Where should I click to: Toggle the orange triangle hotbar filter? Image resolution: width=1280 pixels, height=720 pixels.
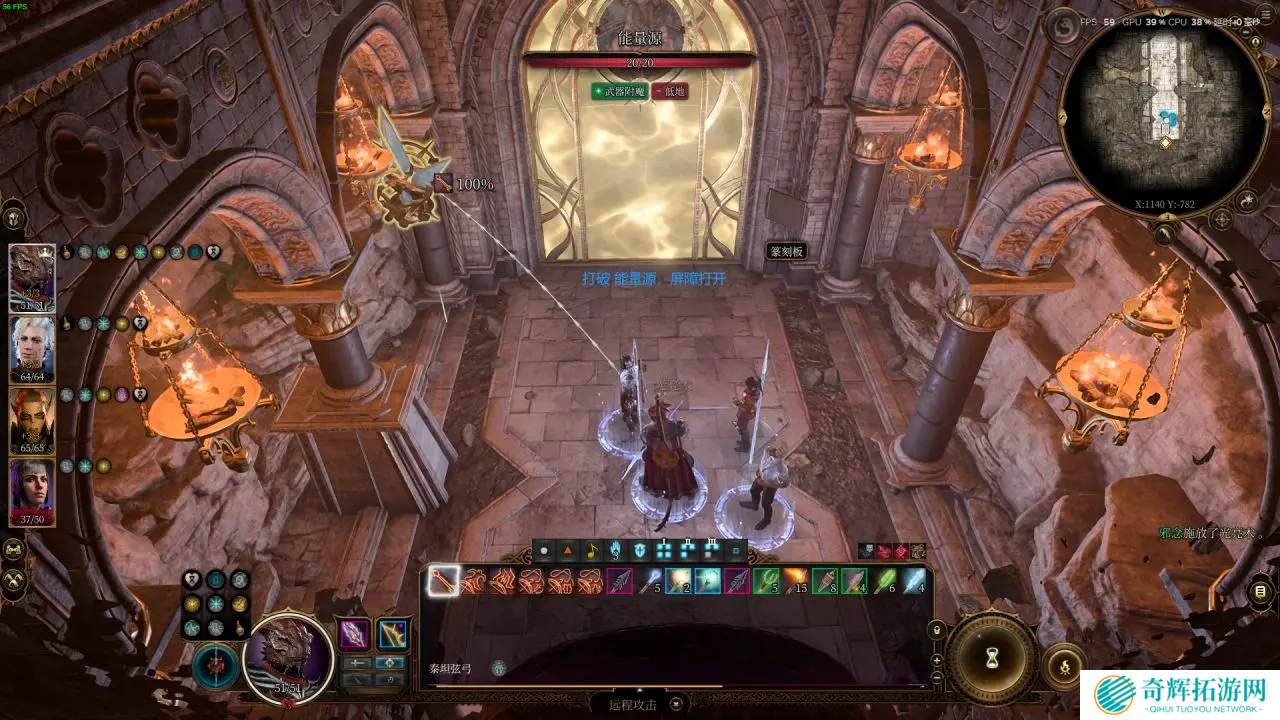pyautogui.click(x=568, y=550)
